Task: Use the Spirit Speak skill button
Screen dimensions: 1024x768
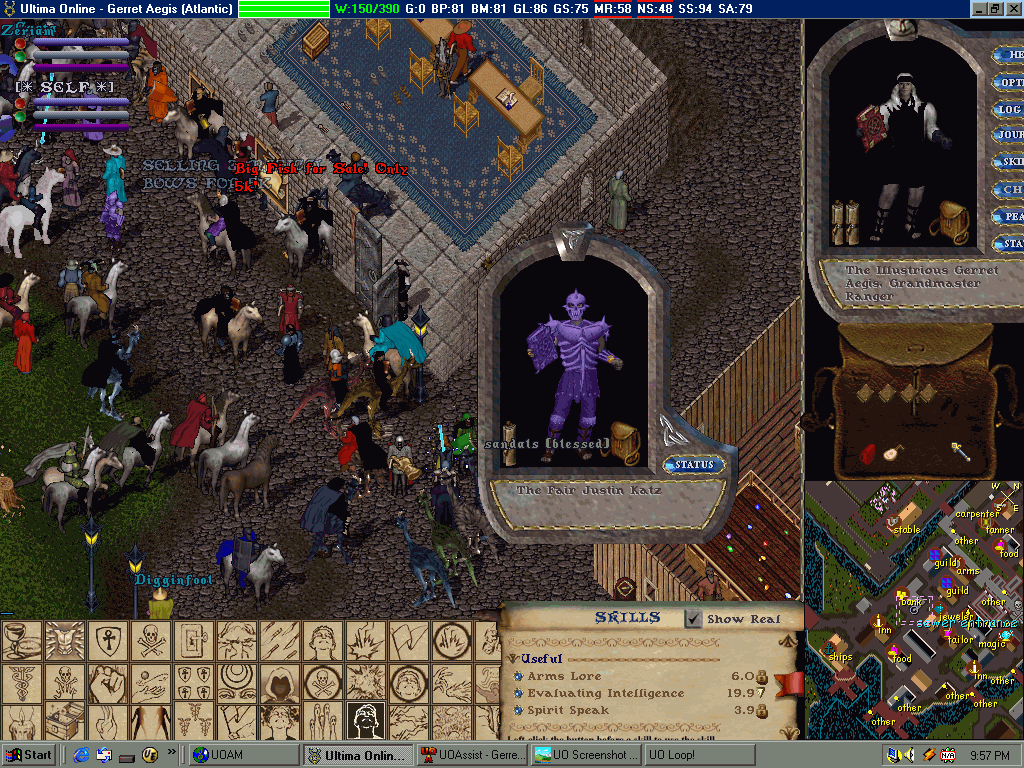Action: (x=518, y=710)
